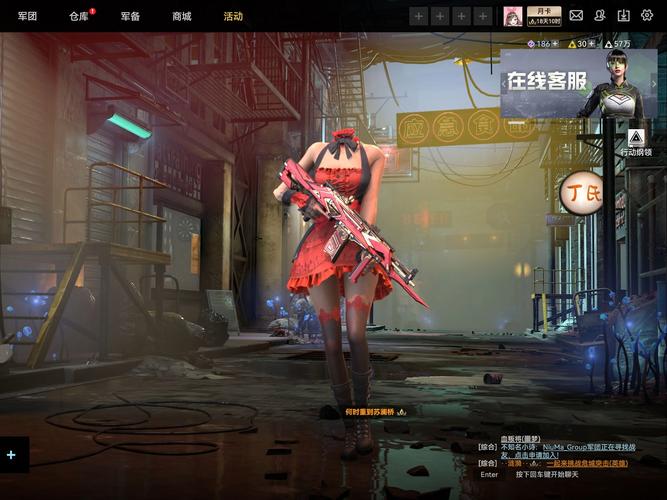Screen dimensions: 667x500
Task: Open the mail envelope icon
Action: 576,16
